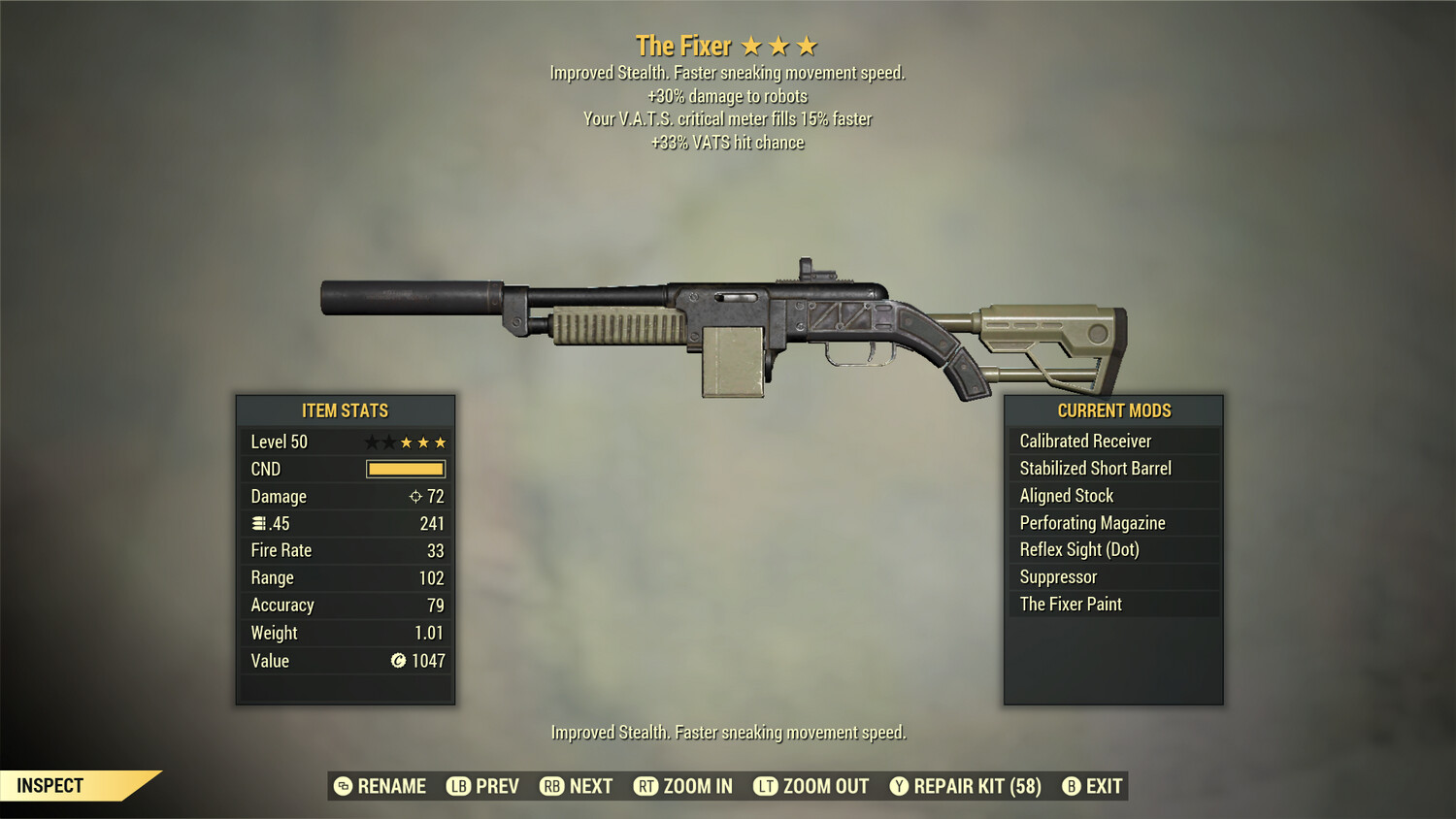Show the next item with Next
1456x819 pixels.
(577, 786)
